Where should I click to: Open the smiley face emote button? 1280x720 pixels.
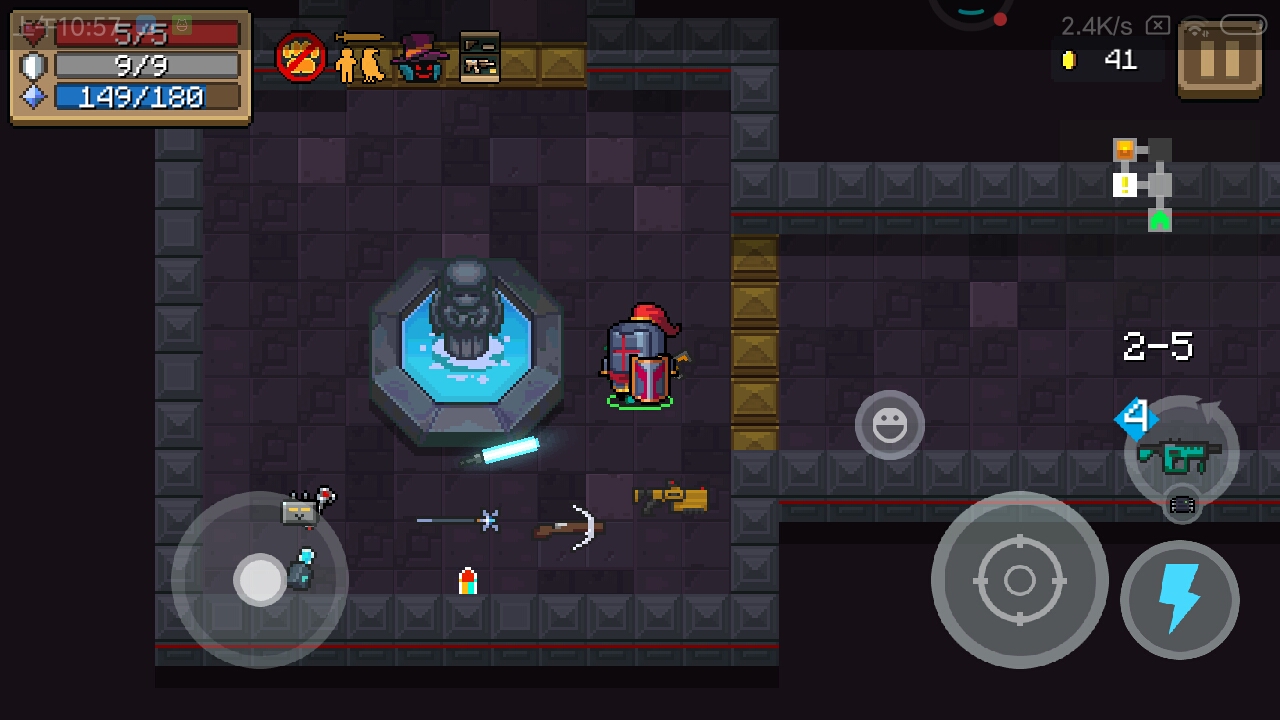tap(889, 425)
